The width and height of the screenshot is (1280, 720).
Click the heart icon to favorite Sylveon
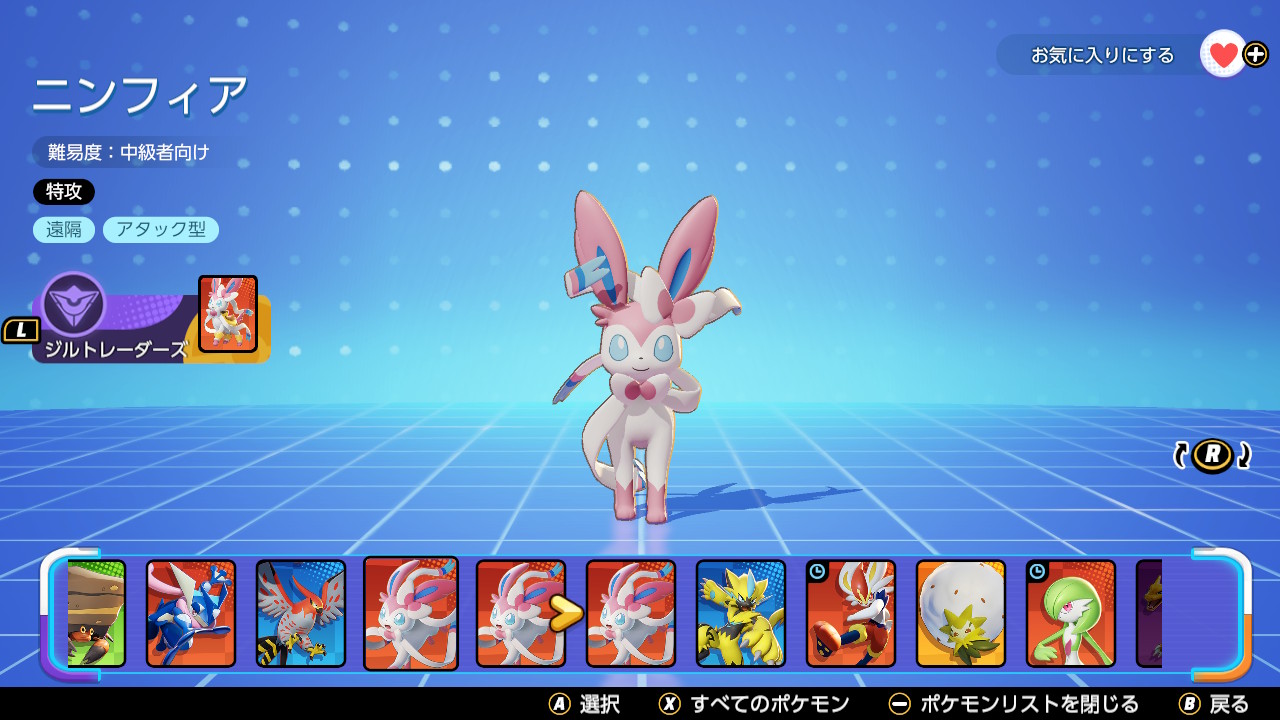pos(1222,55)
